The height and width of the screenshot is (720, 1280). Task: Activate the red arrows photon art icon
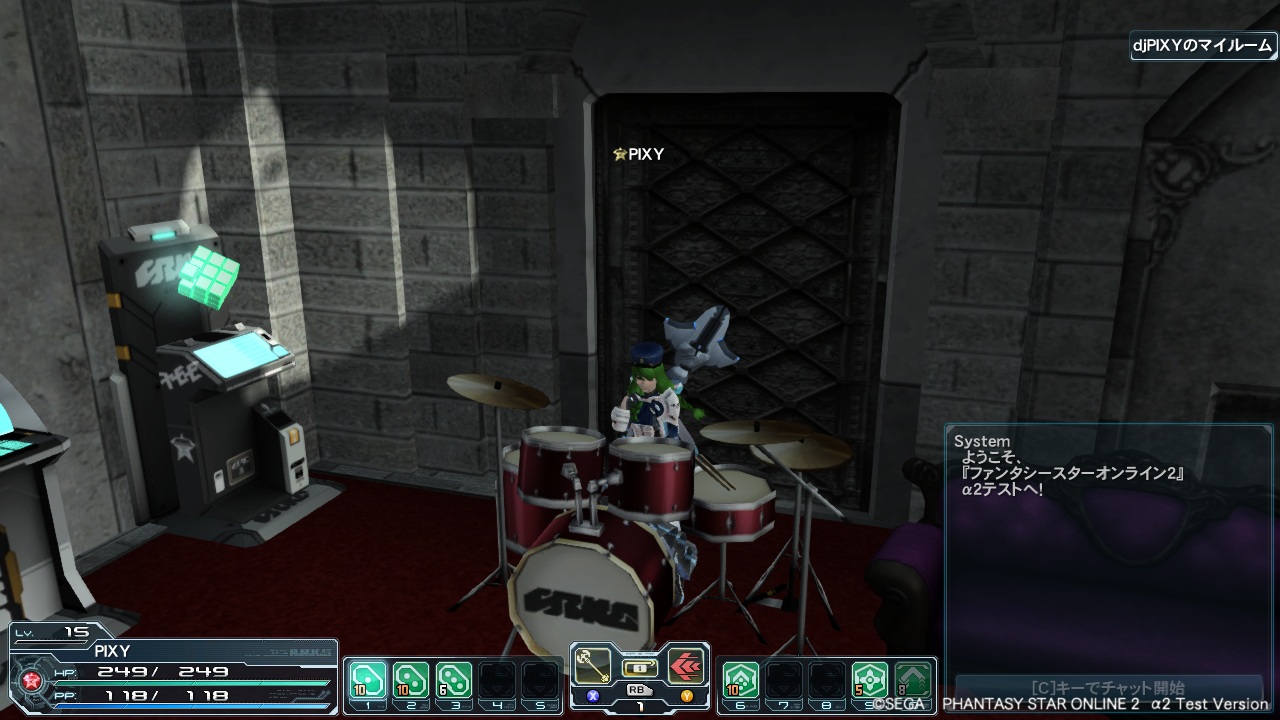tap(686, 666)
